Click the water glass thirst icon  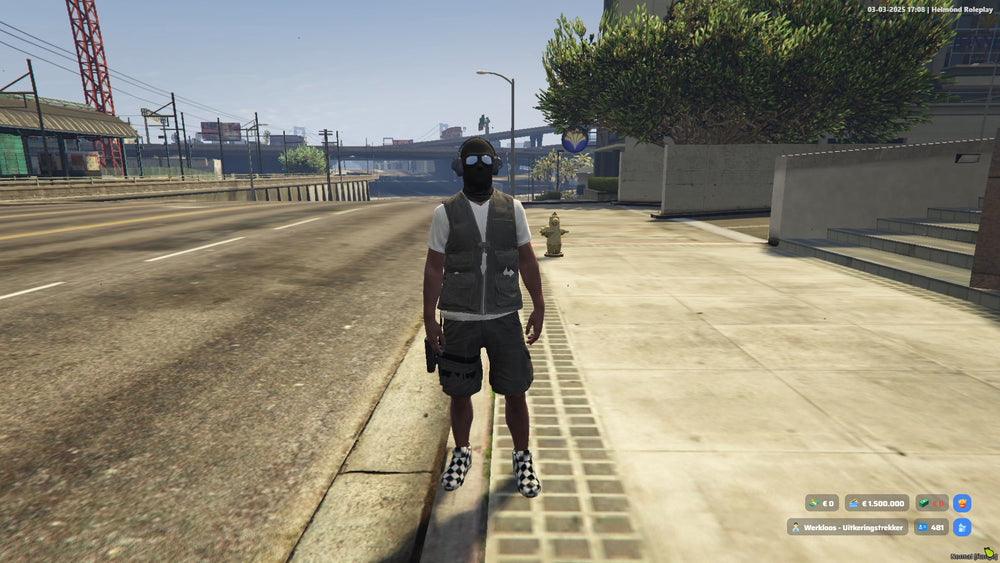click(x=962, y=526)
